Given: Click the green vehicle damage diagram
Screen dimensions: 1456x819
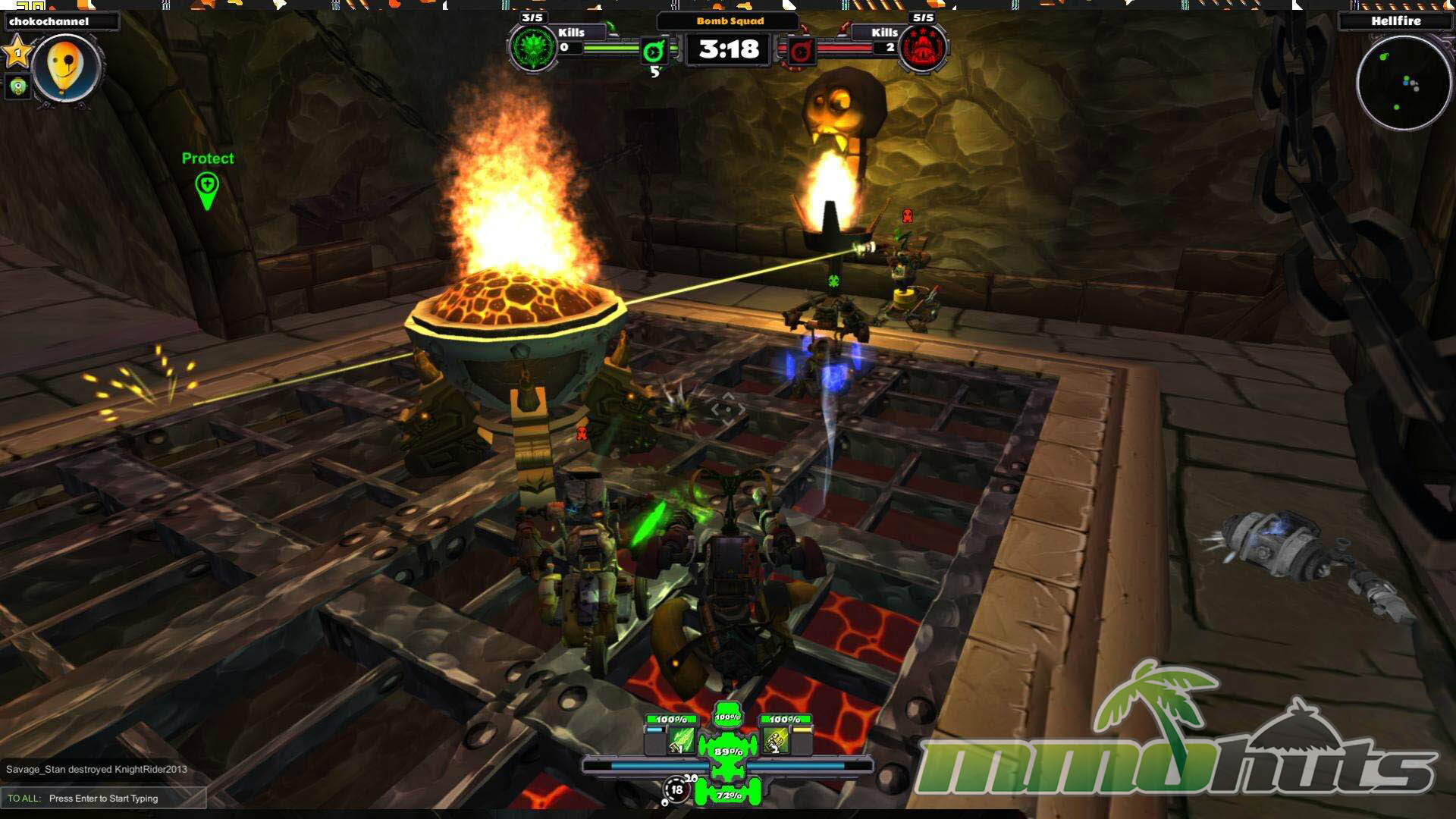Looking at the screenshot, I should 728,751.
